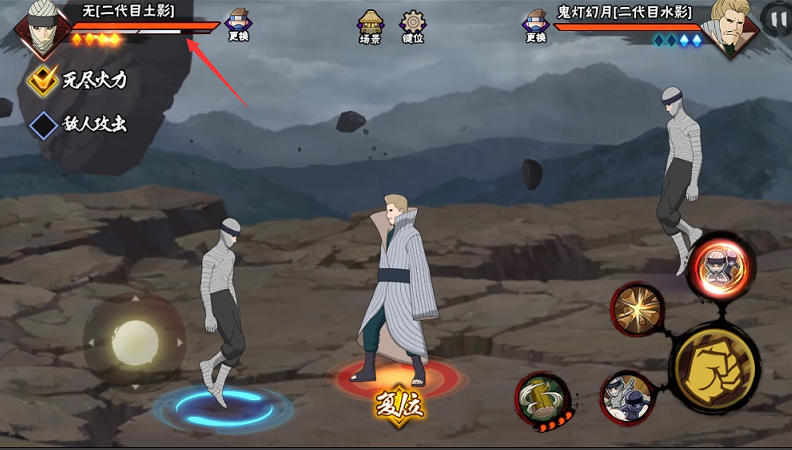Screen dimensions: 792x450
Task: Trigger the two-ninja clone skill icon
Action: coord(627,396)
